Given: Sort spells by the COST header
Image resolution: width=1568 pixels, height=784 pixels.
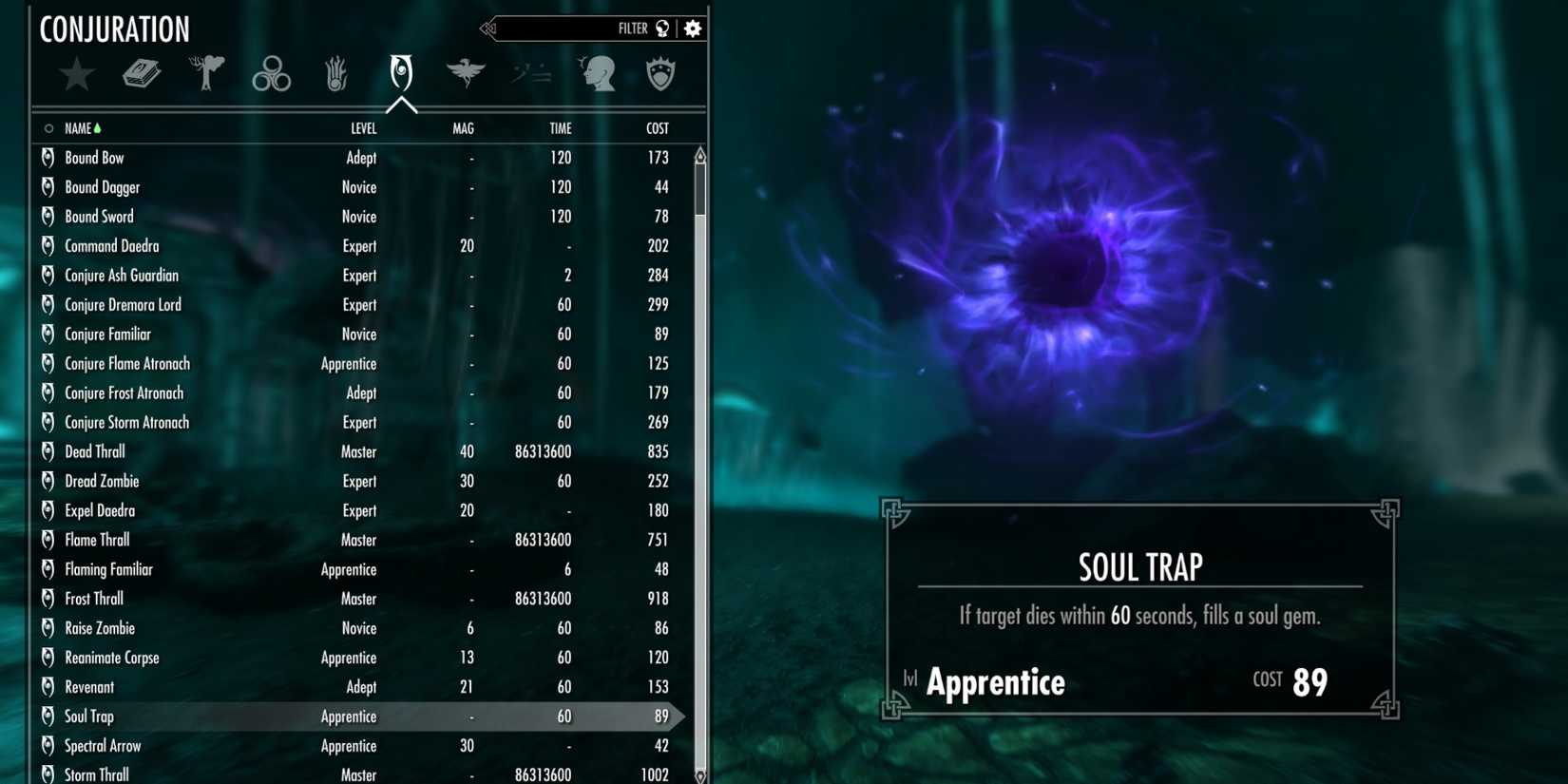Looking at the screenshot, I should coord(656,127).
